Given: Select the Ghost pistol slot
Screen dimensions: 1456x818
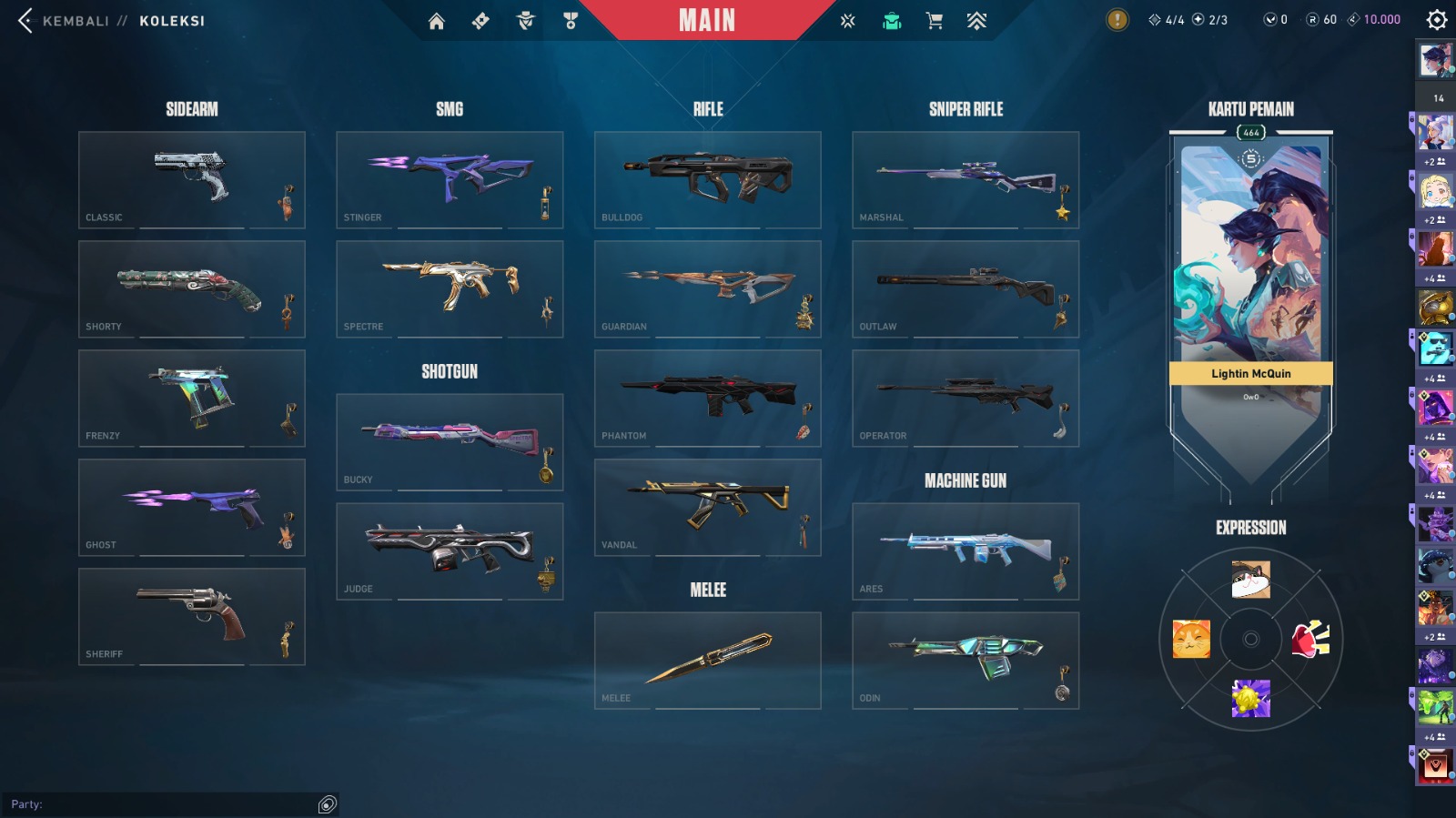Looking at the screenshot, I should pyautogui.click(x=191, y=507).
